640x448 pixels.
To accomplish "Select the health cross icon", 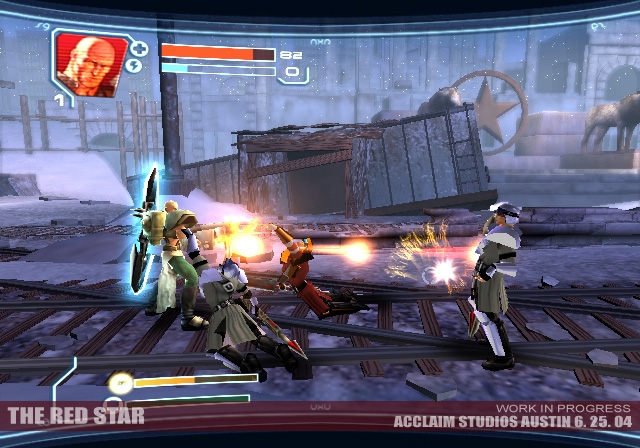I will tap(139, 48).
